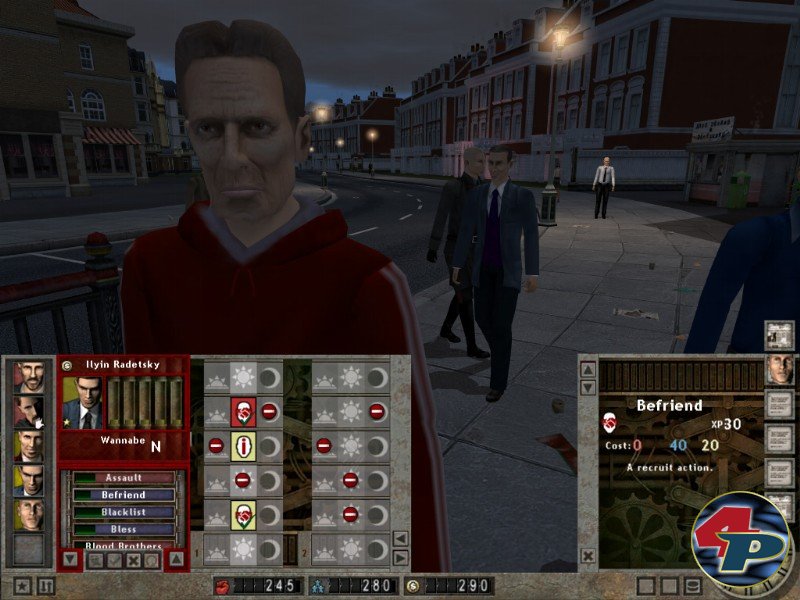Select the Blood Brothers action
800x600 pixels.
point(124,546)
